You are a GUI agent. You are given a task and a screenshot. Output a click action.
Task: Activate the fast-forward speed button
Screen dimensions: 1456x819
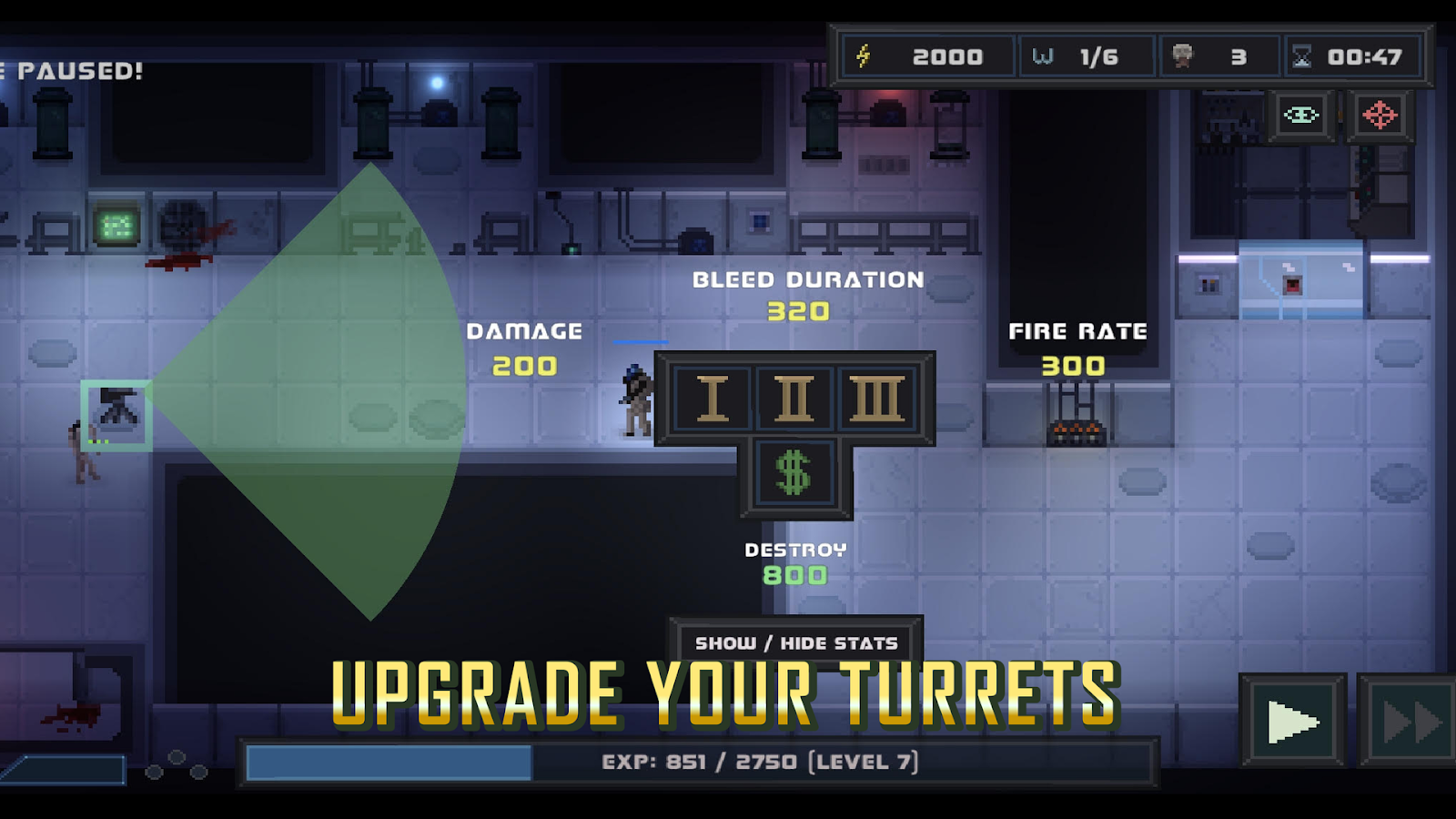1409,723
